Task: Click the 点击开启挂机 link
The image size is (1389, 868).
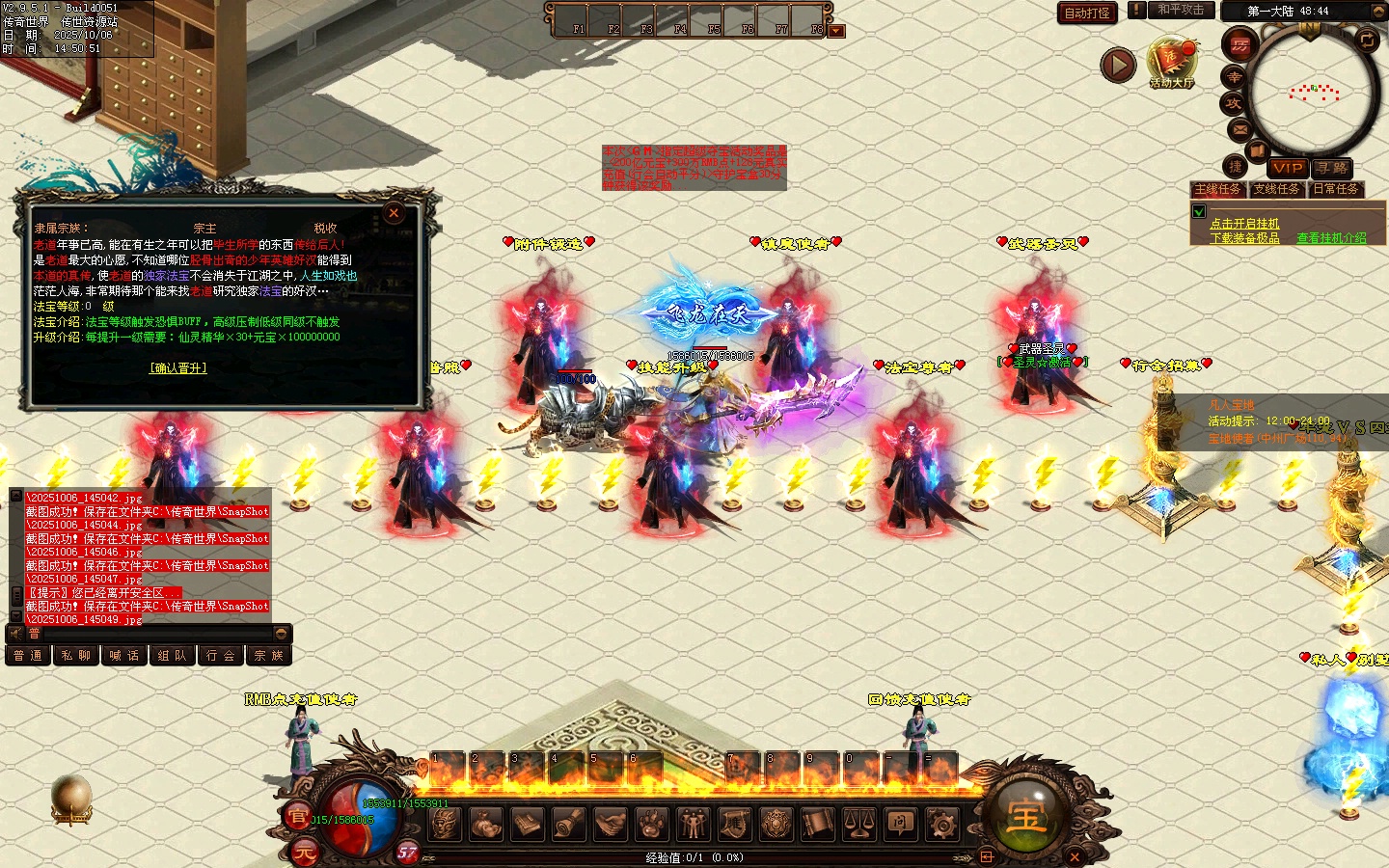Action: click(x=1244, y=224)
